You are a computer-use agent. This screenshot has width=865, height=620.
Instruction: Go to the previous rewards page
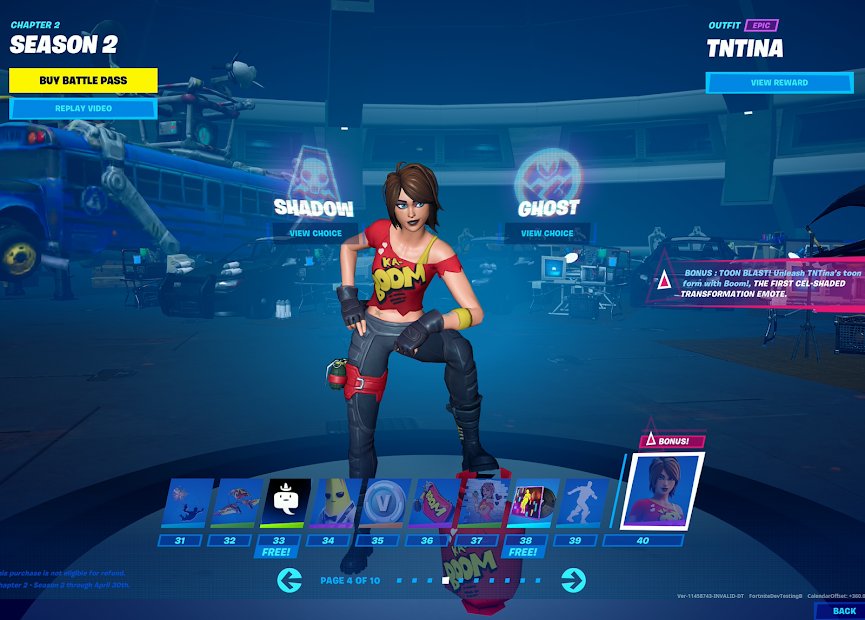tap(289, 579)
